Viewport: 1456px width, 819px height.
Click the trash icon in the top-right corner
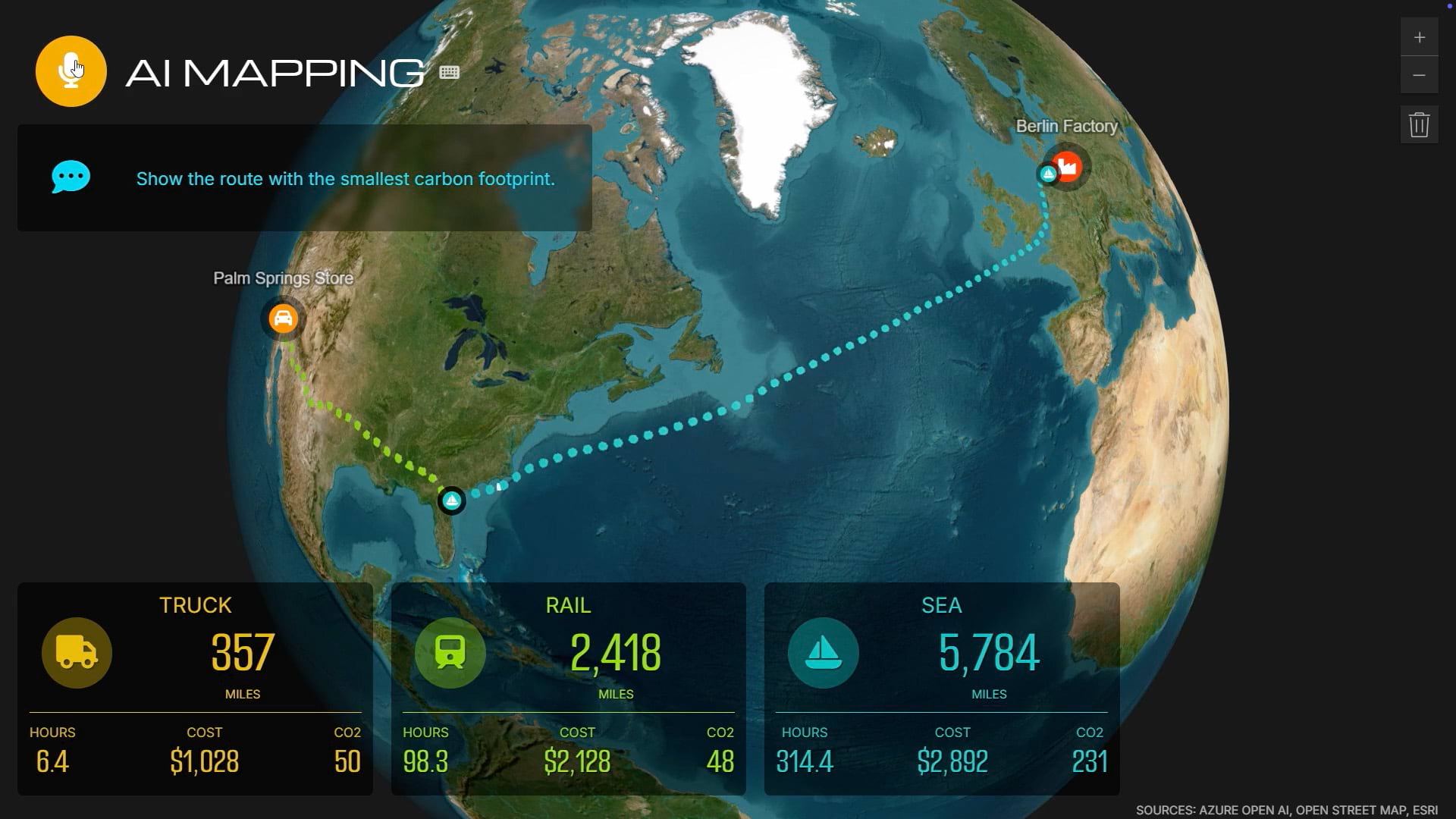[x=1420, y=124]
